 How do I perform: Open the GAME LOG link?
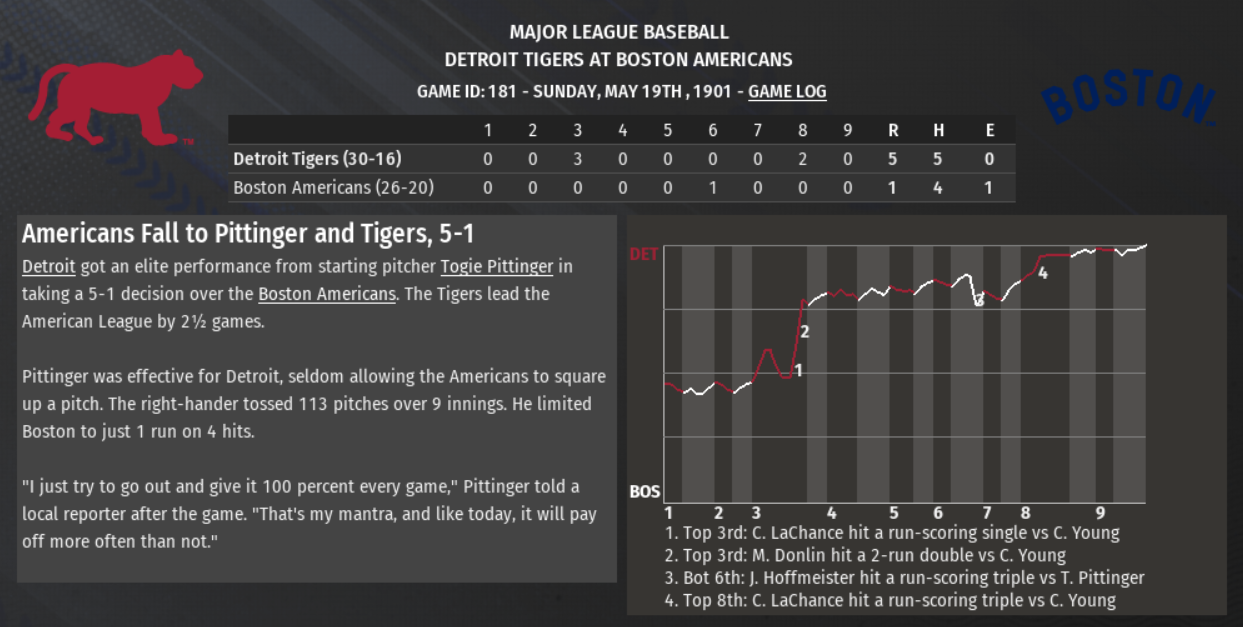pos(787,92)
